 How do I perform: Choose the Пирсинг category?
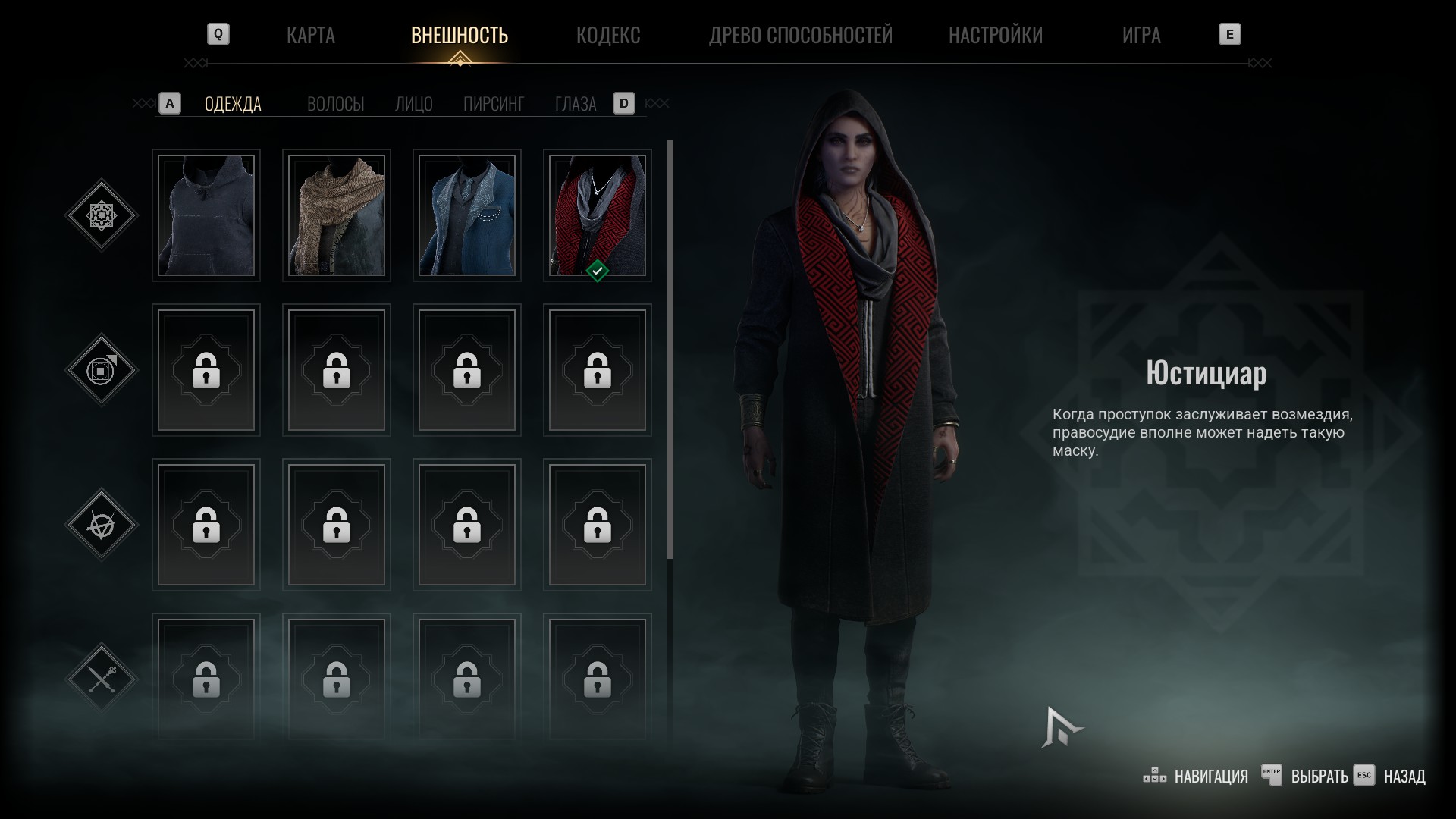point(493,104)
